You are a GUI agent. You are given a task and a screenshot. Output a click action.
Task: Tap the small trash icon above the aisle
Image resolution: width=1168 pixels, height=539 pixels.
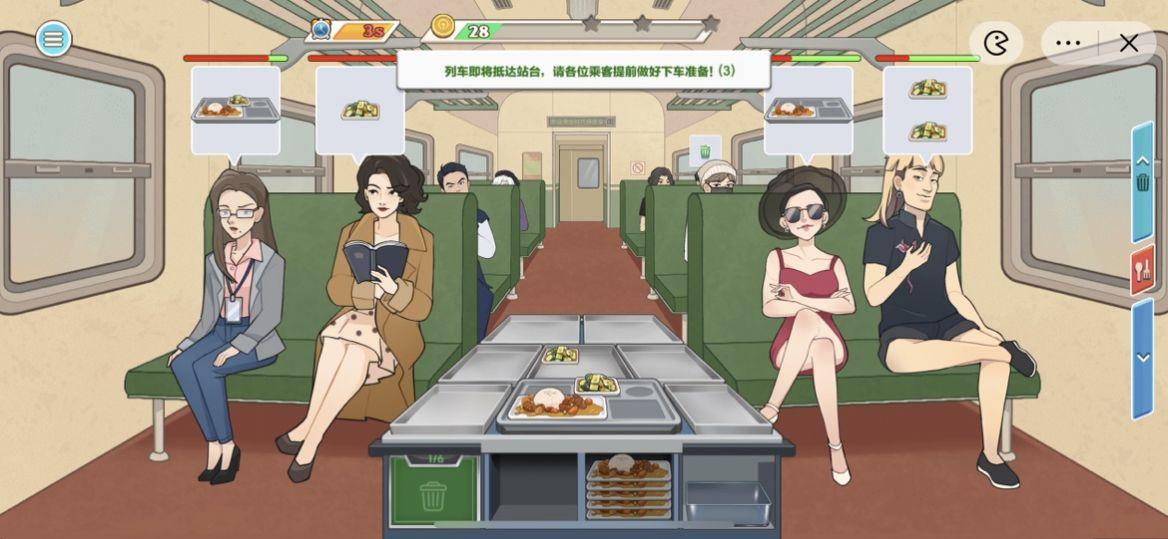coord(705,151)
